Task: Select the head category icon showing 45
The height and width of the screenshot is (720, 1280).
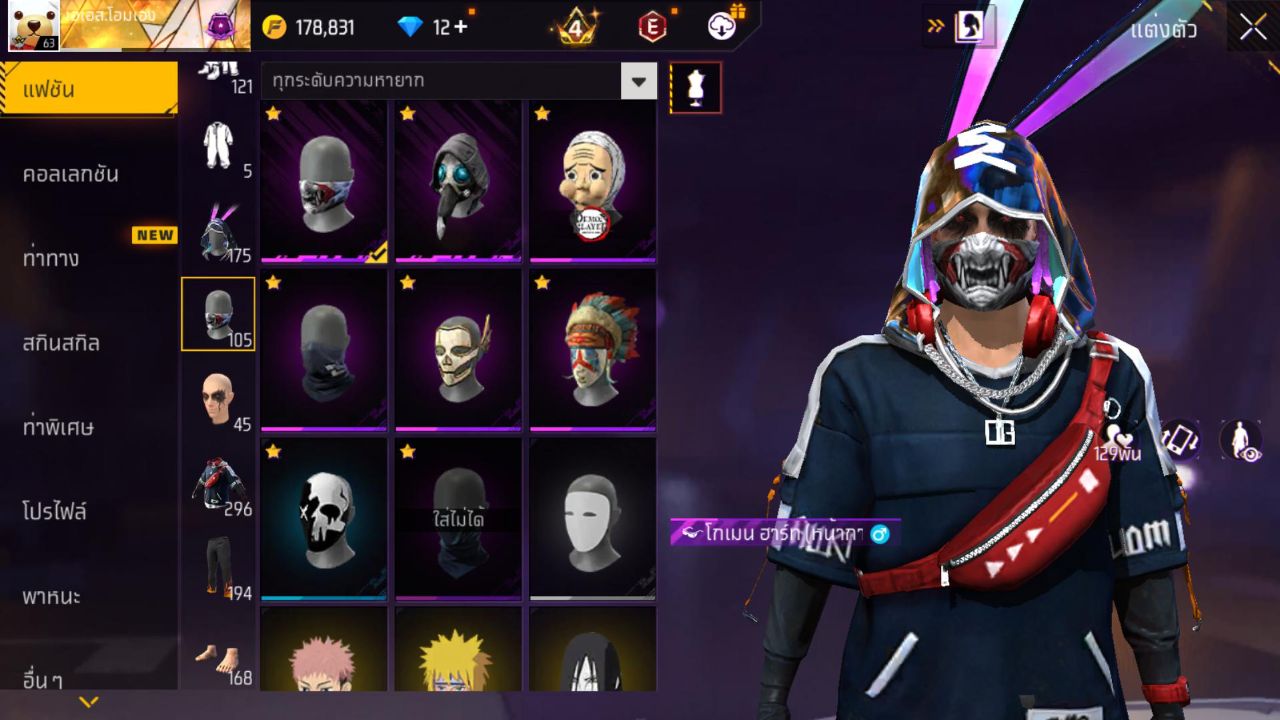Action: click(218, 399)
